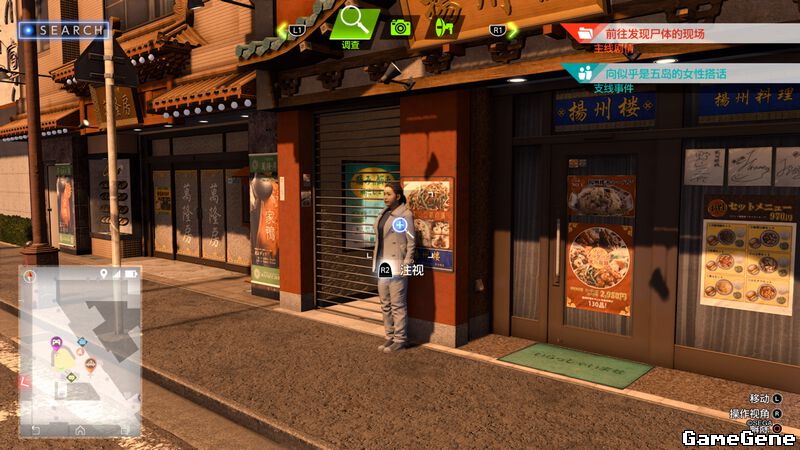Click the look-at reticle on the woman
This screenshot has height=450, width=800.
[400, 225]
